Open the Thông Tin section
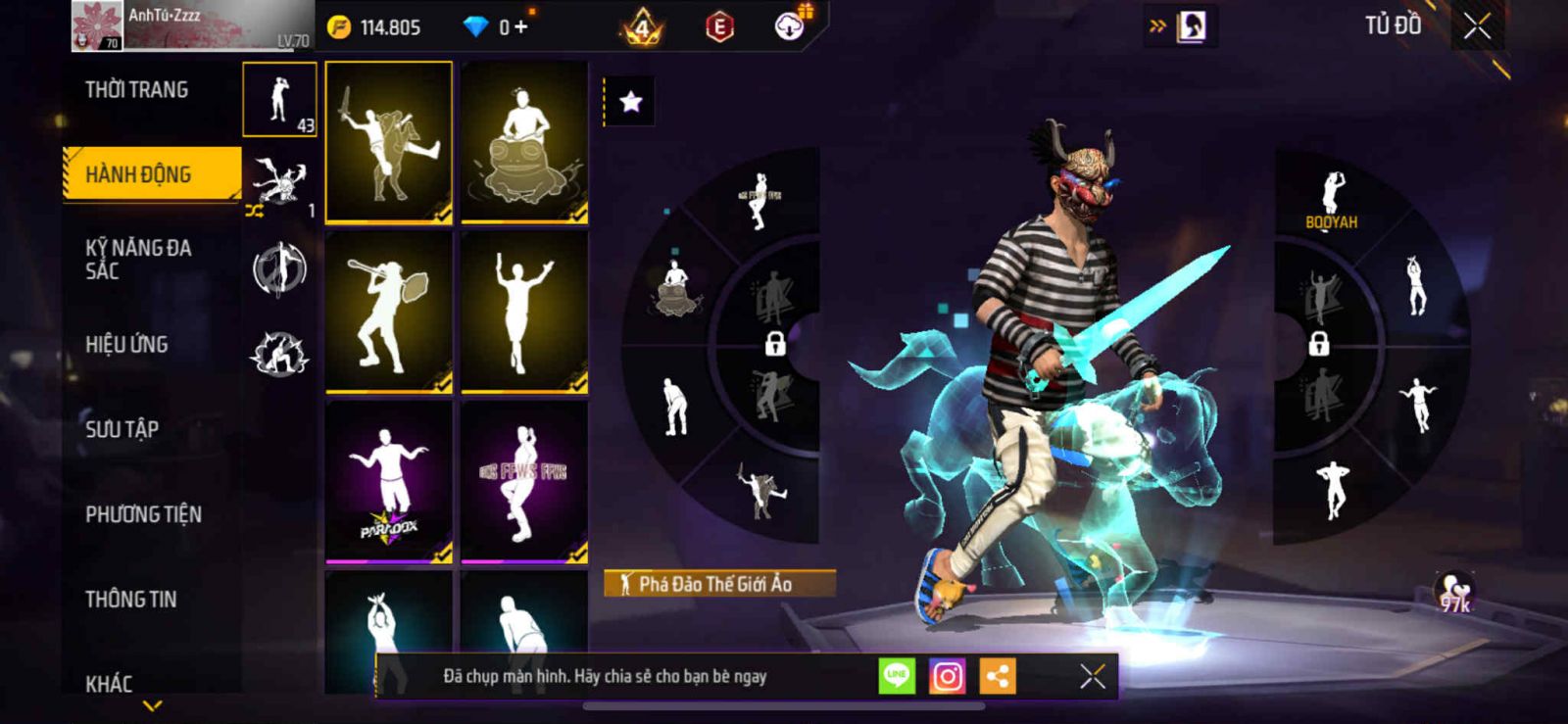 coord(131,600)
